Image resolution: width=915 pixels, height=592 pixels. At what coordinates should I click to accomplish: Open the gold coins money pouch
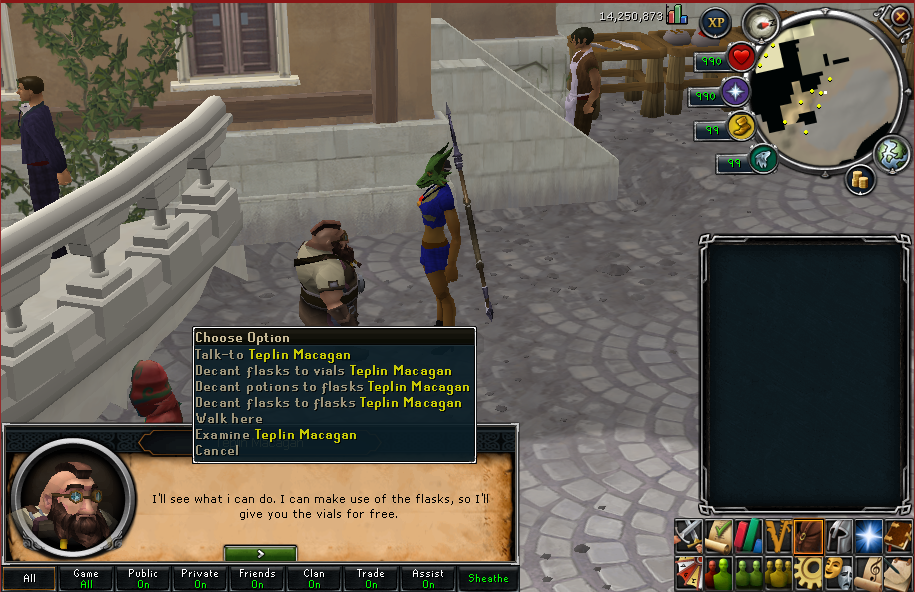click(859, 179)
